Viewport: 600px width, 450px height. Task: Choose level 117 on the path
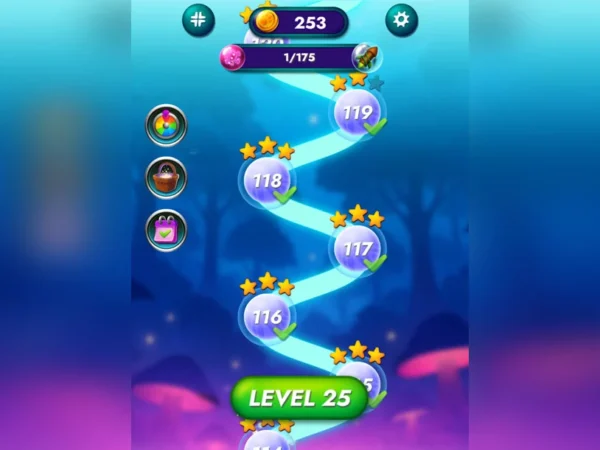pos(357,248)
